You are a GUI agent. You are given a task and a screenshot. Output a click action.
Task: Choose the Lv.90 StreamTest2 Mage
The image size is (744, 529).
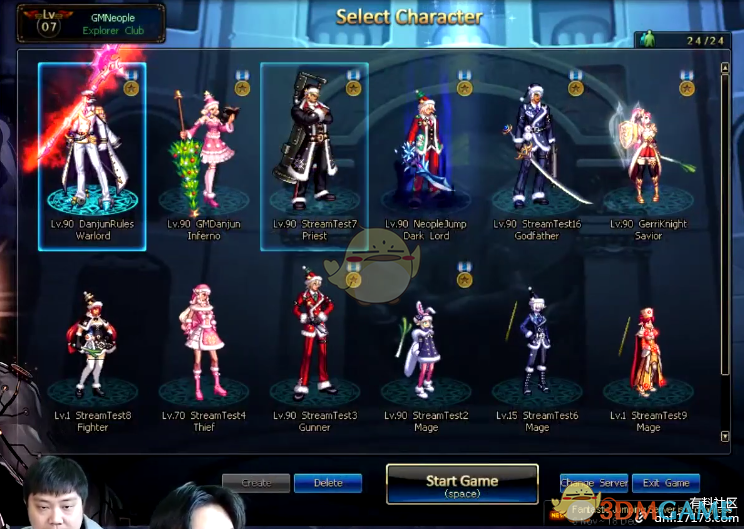(x=426, y=345)
